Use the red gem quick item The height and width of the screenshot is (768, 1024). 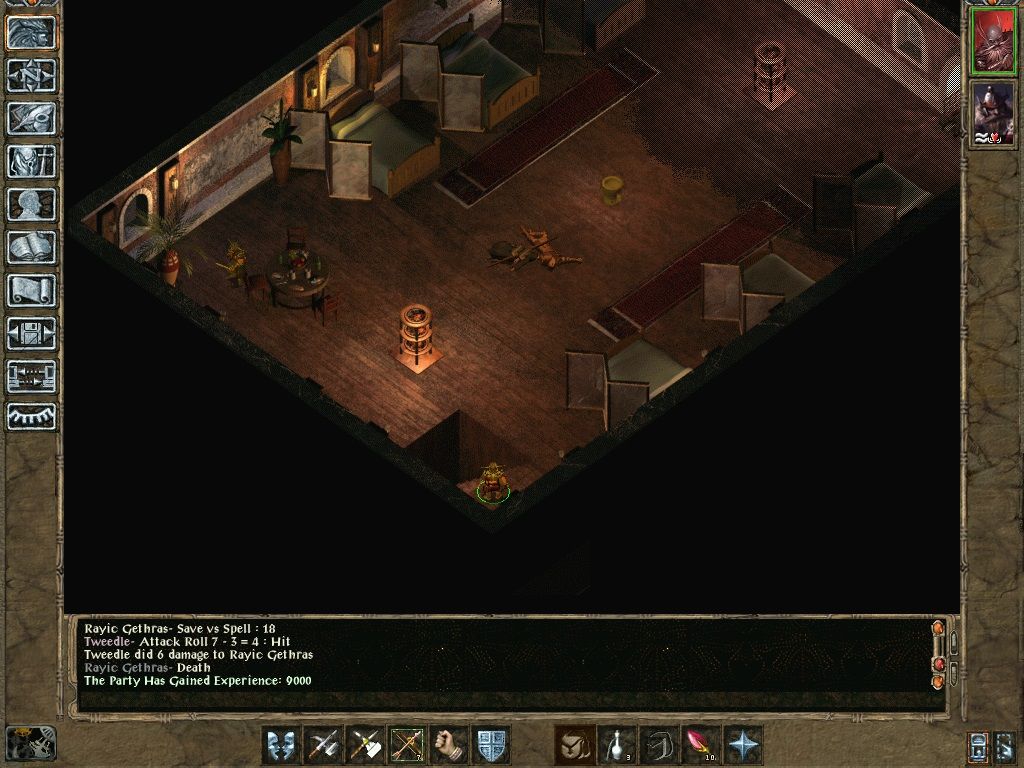[x=700, y=745]
